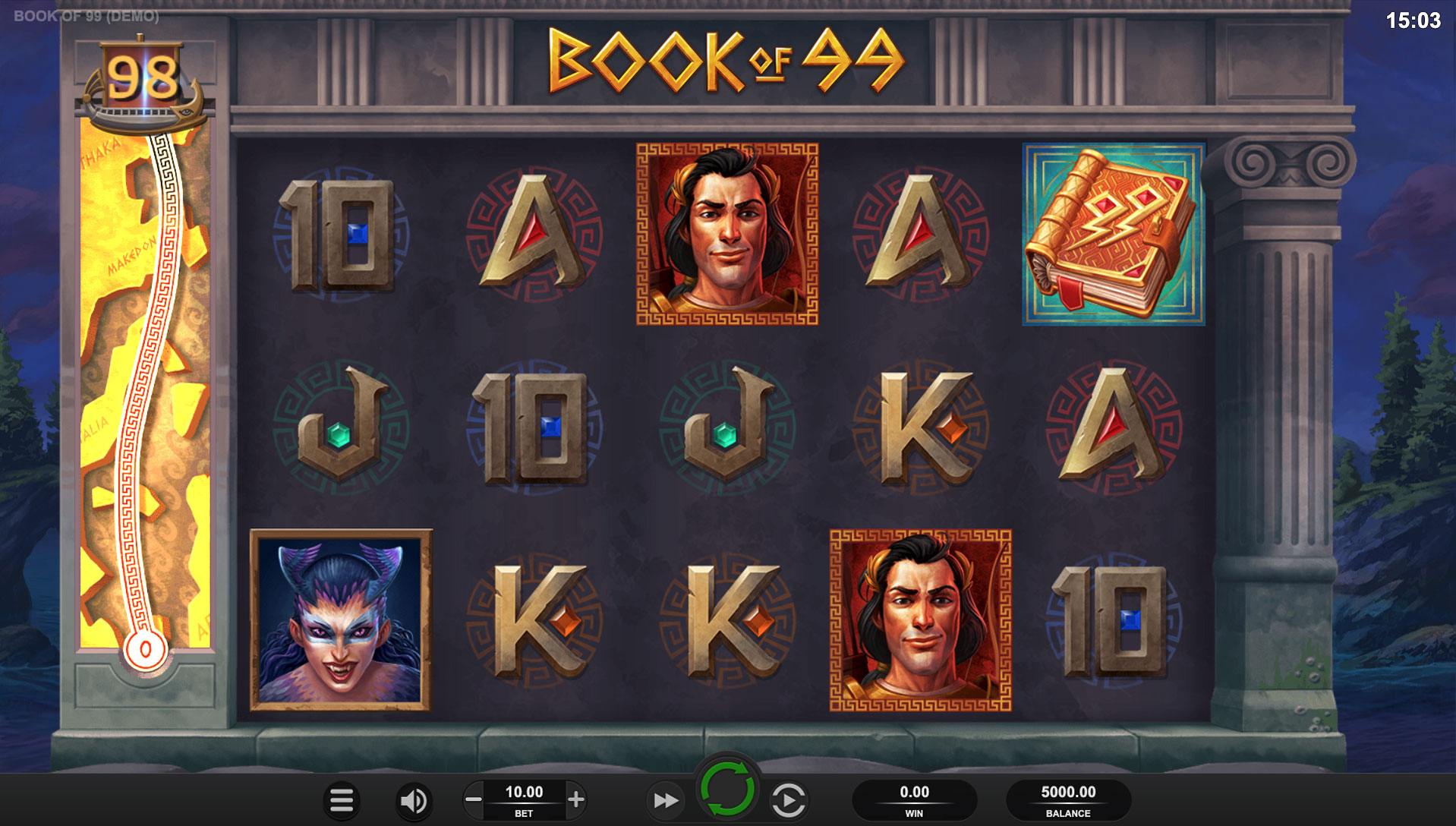Viewport: 1456px width, 826px height.
Task: Open the hamburger game menu
Action: tap(342, 800)
